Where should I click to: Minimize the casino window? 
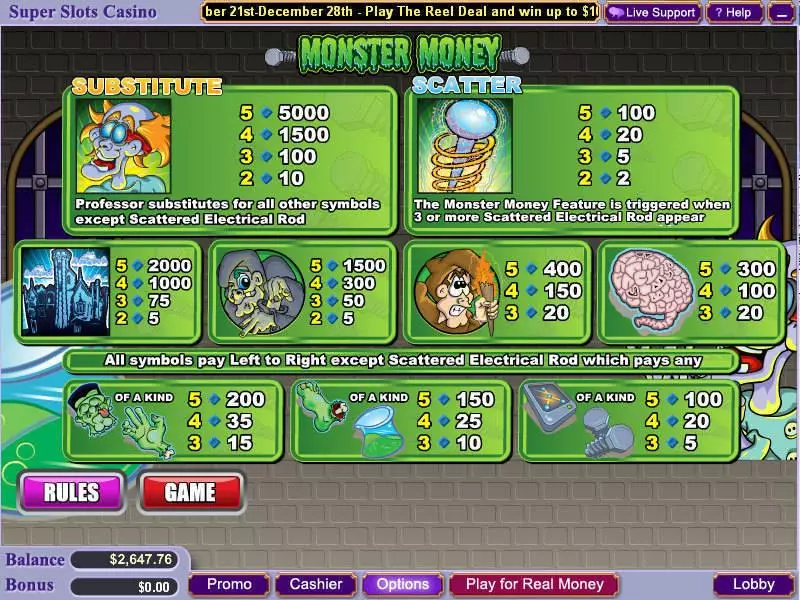pyautogui.click(x=782, y=13)
